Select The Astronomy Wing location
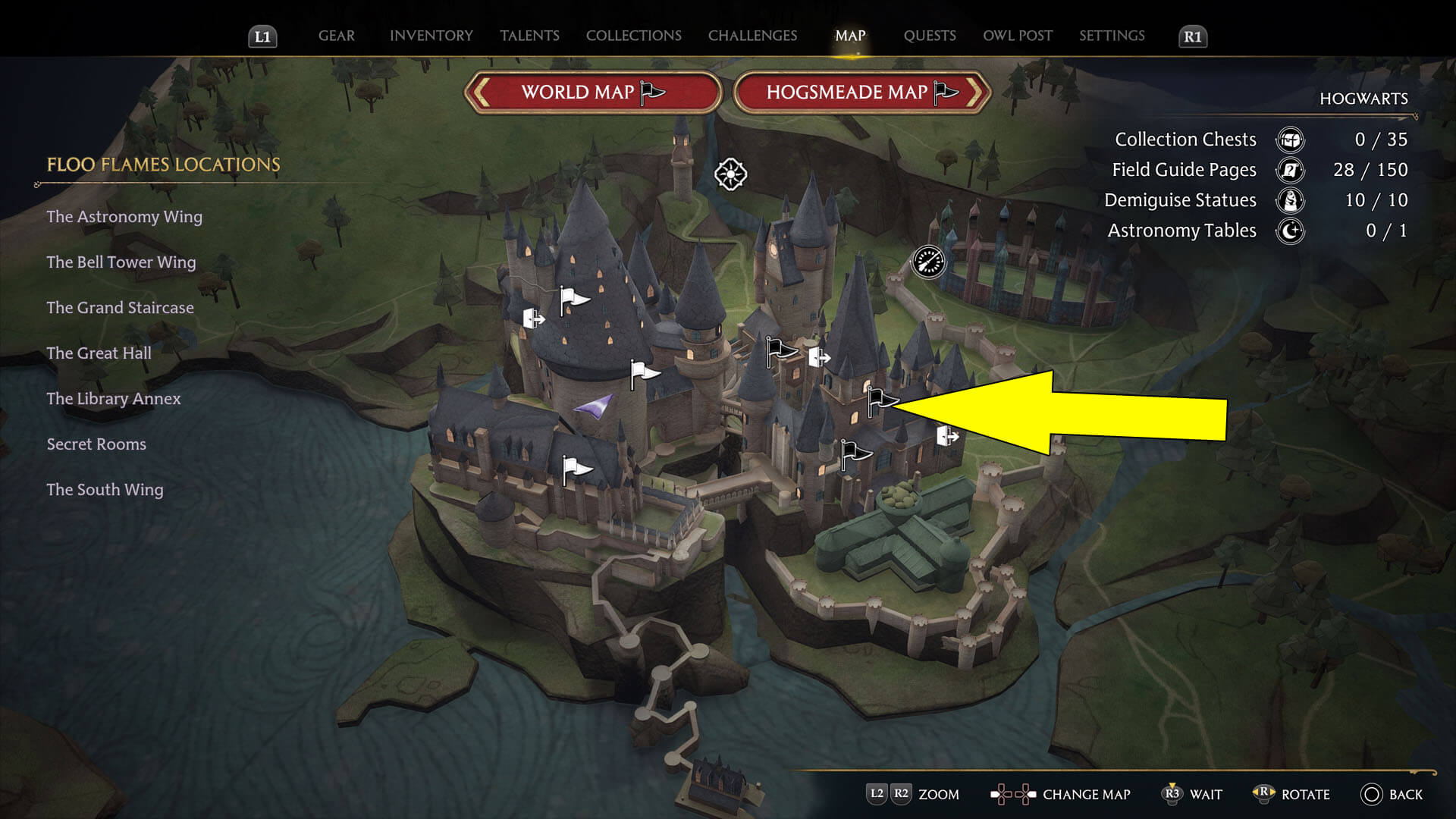Image resolution: width=1456 pixels, height=819 pixels. [124, 217]
